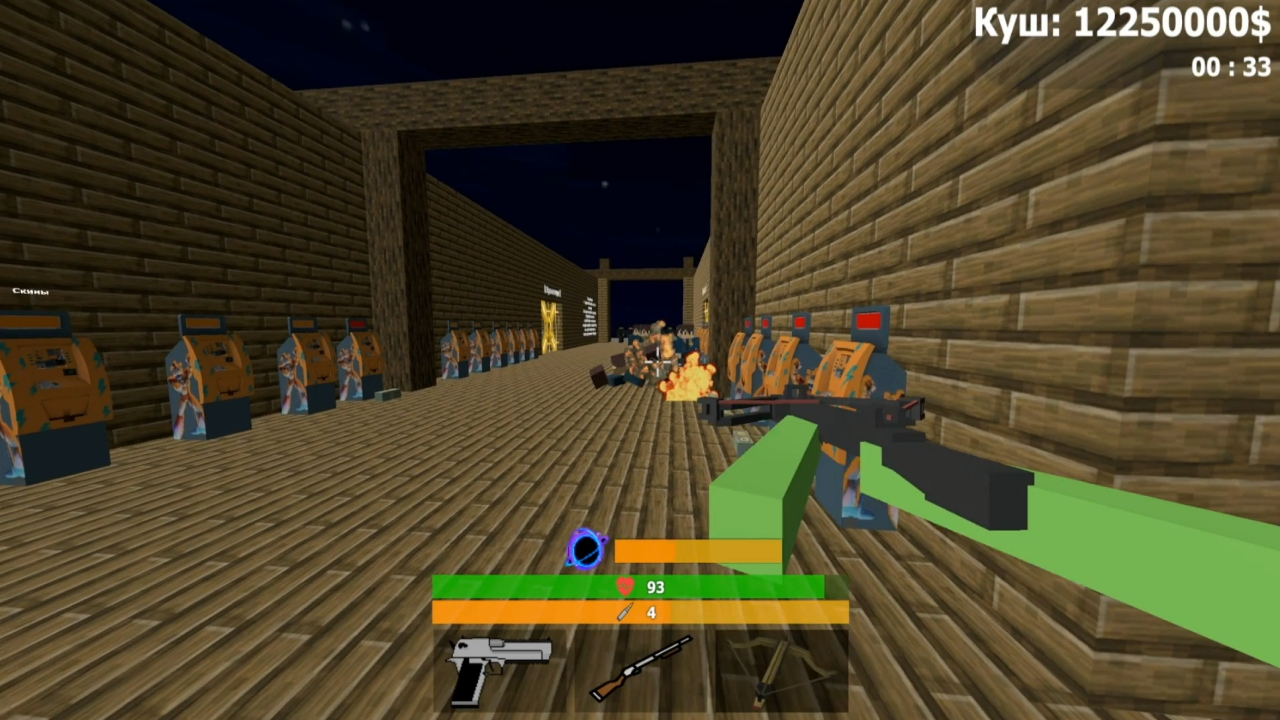Click the bullet icon on the ammo bar

pos(623,612)
